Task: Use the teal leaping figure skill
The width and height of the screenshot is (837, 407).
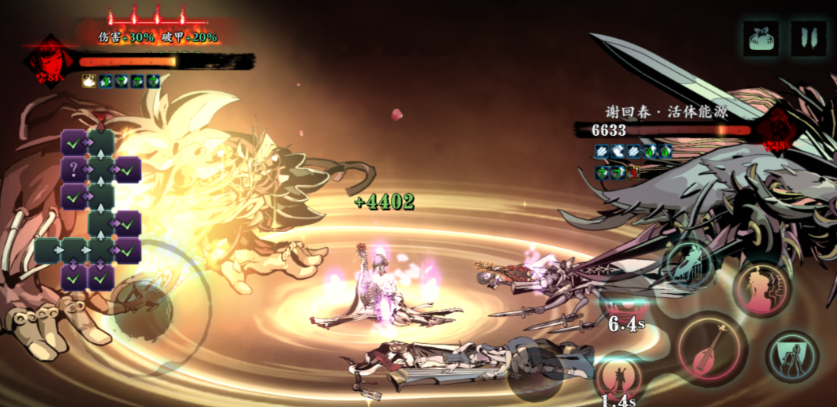Action: point(690,262)
